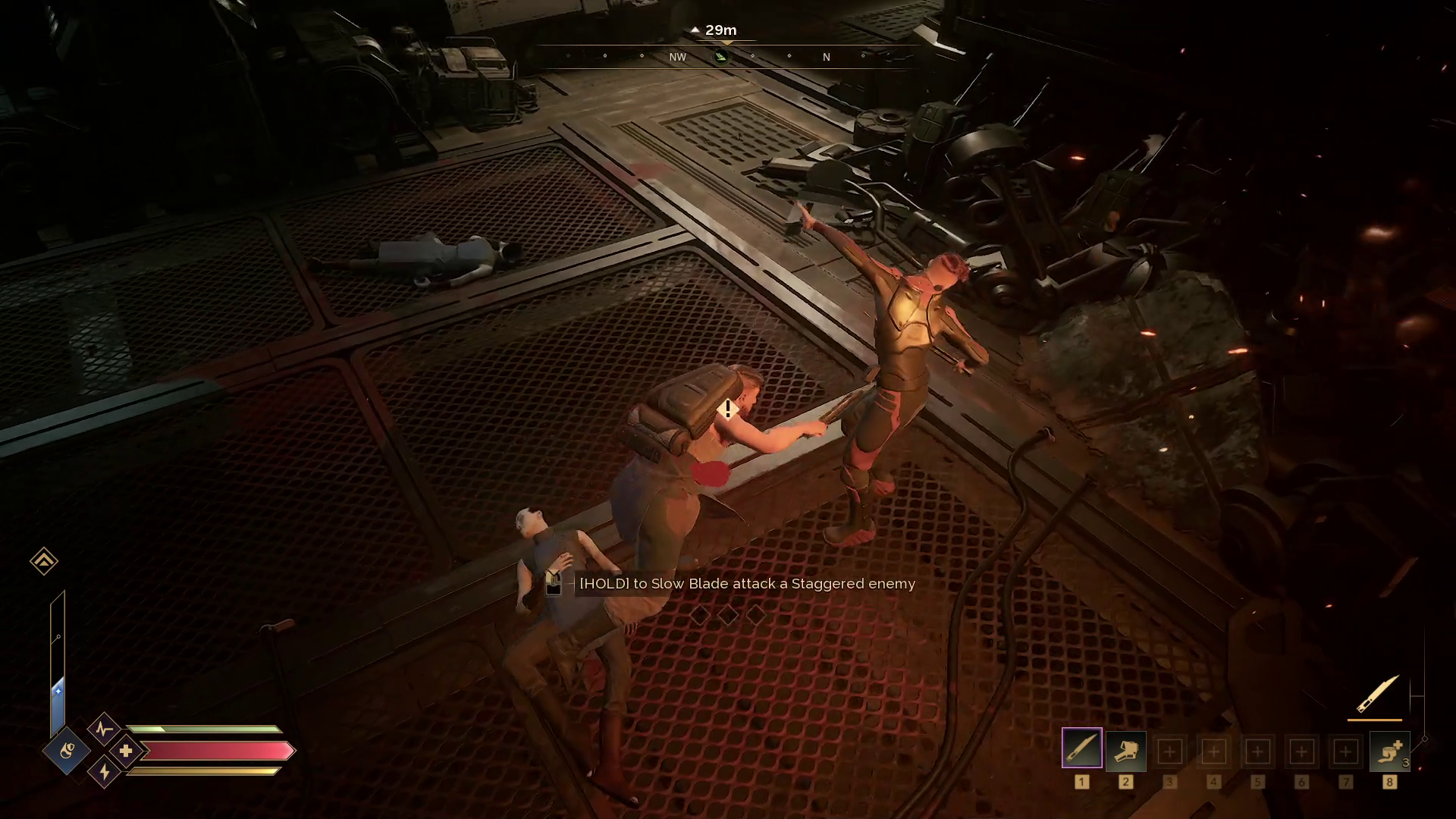1456x819 pixels.
Task: Equip the pistol in hotbar slot 2
Action: click(1125, 751)
